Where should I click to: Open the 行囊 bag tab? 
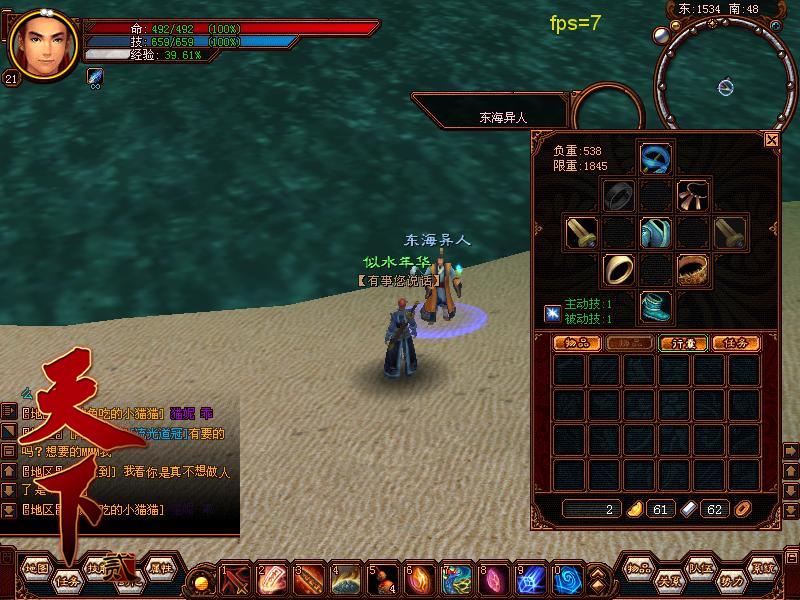click(683, 343)
